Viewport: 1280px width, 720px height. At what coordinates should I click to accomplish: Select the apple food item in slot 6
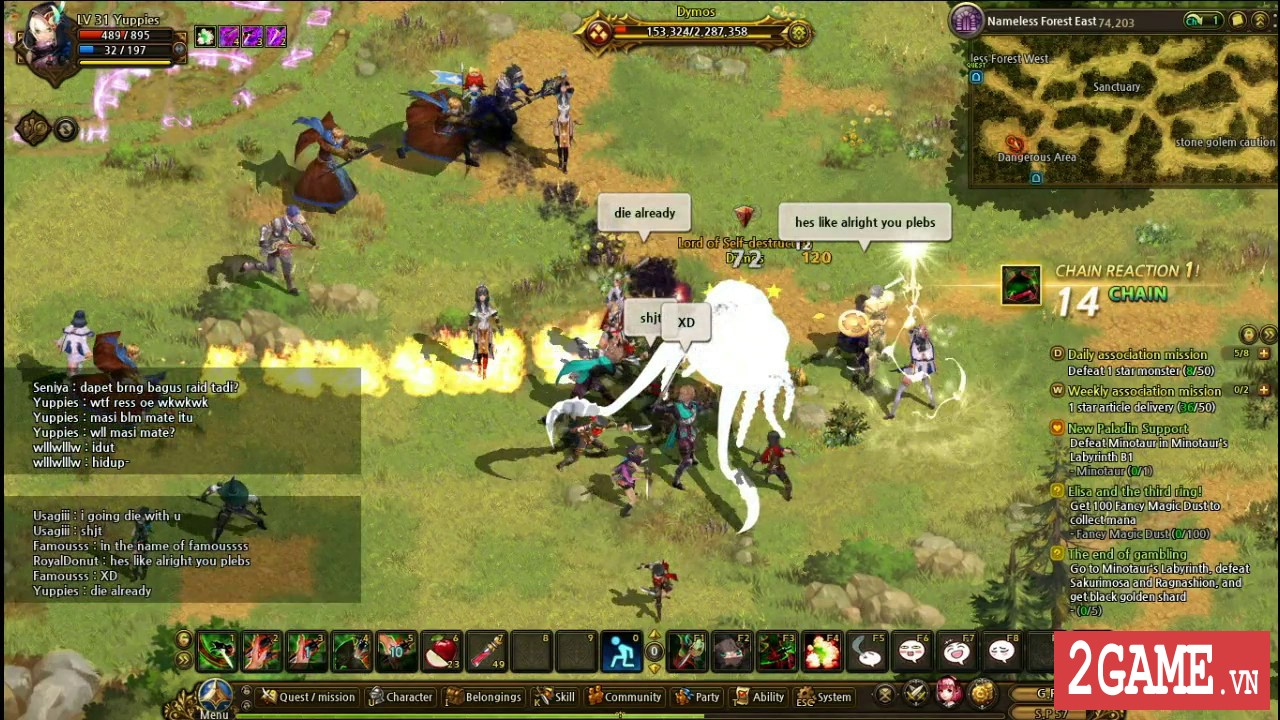coord(442,651)
